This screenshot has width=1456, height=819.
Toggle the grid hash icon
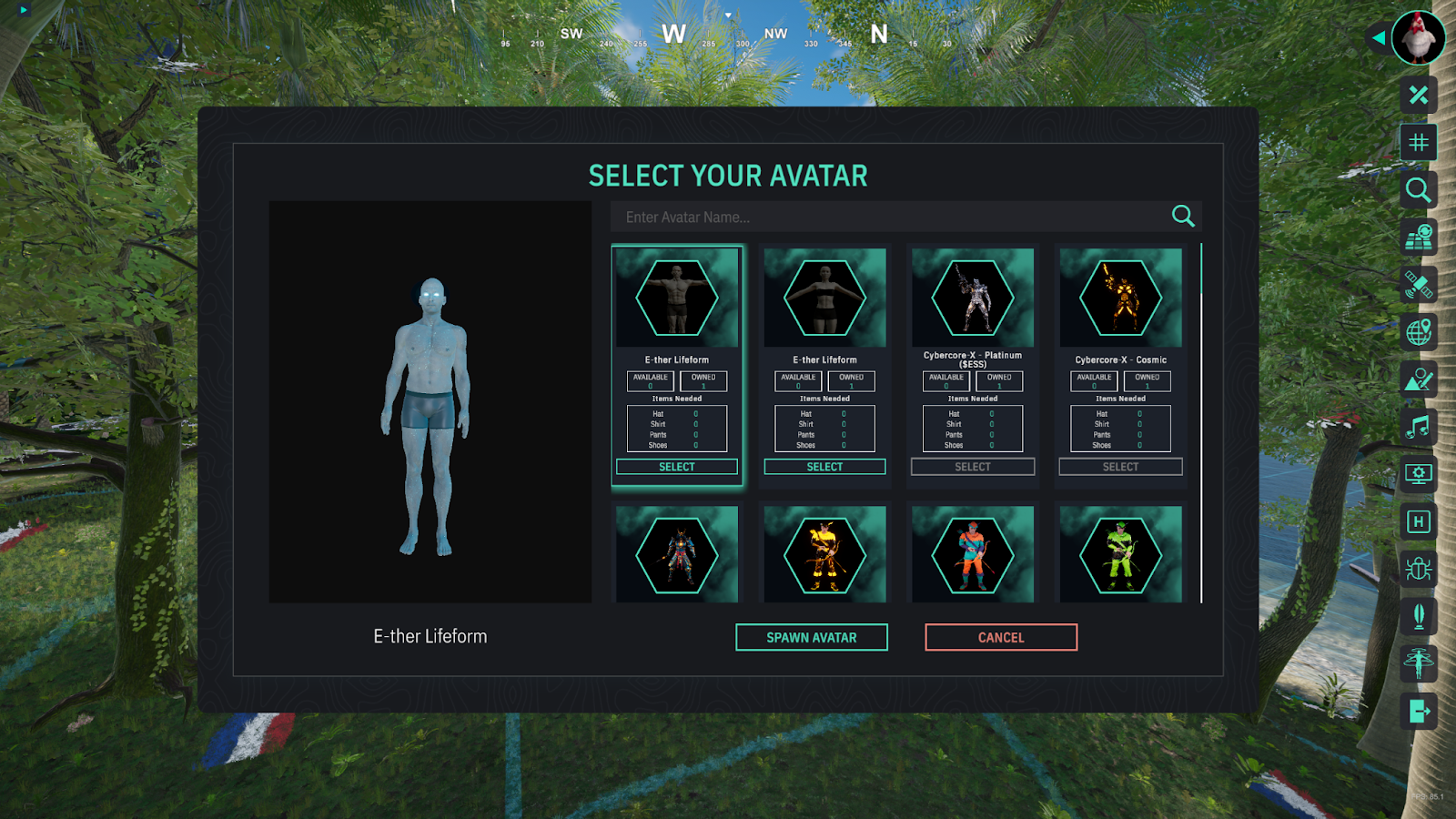tap(1418, 142)
